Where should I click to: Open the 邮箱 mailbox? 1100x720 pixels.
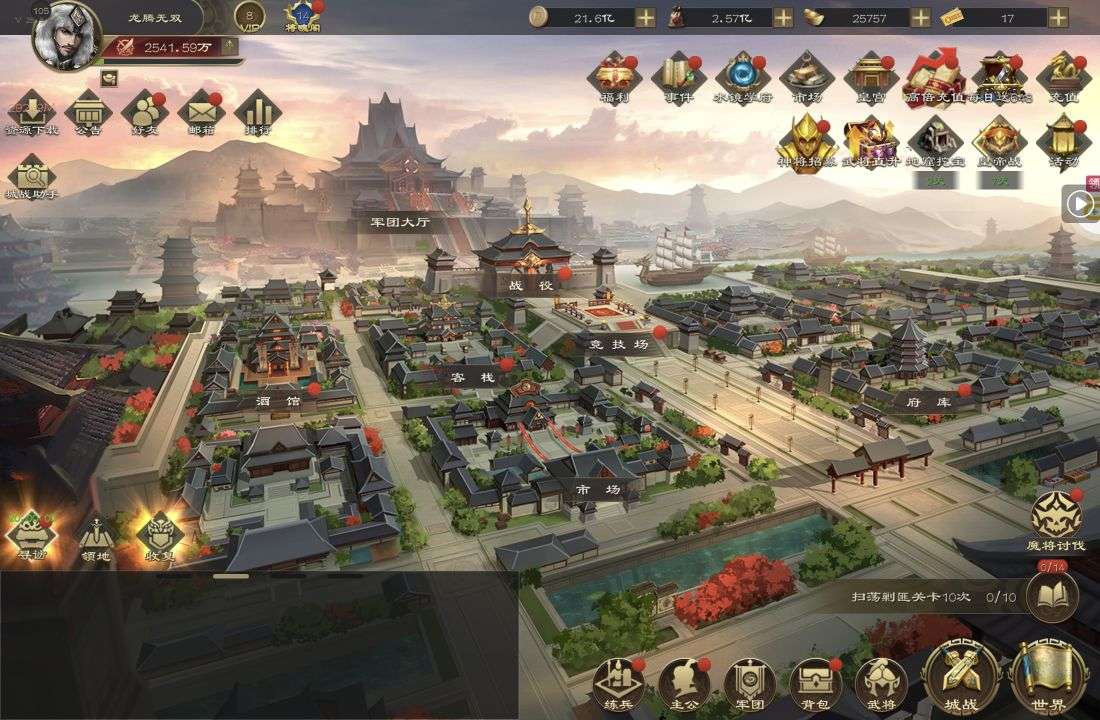(201, 112)
